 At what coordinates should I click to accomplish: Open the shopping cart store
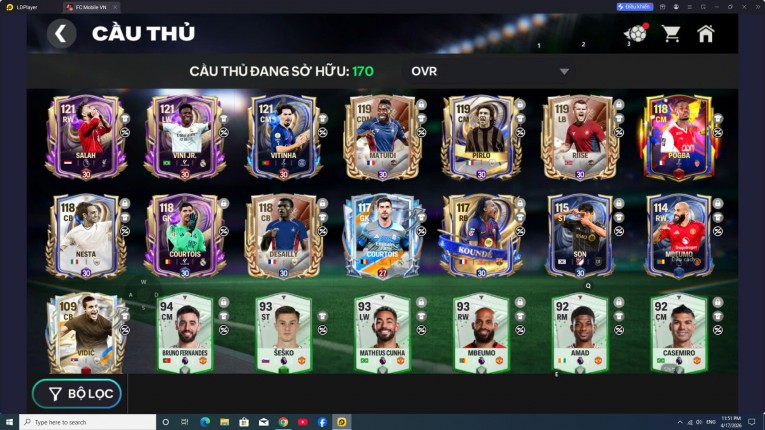point(671,34)
